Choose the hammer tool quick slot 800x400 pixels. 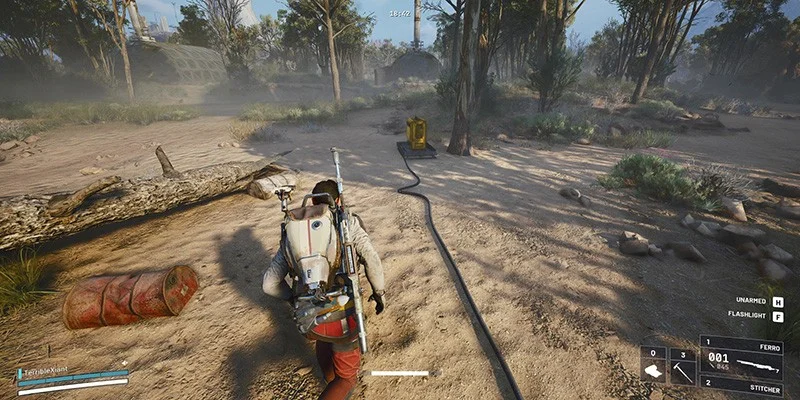click(x=683, y=366)
